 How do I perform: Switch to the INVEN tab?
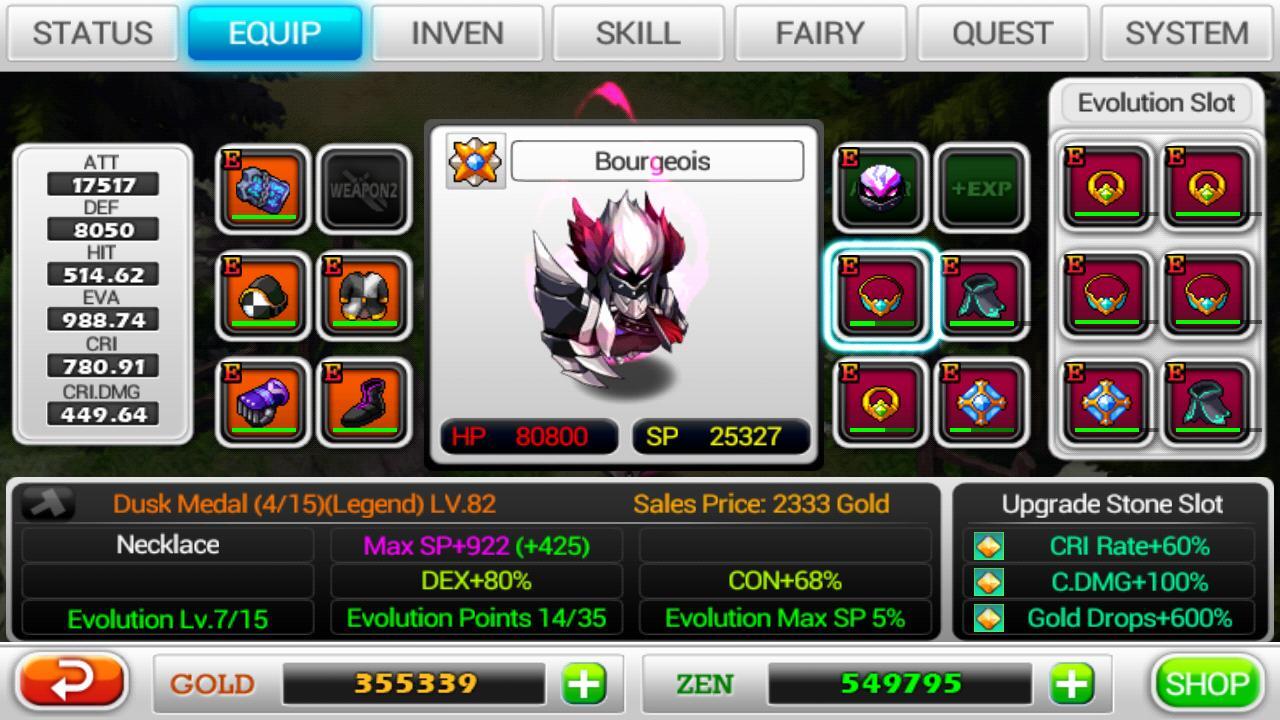click(x=457, y=32)
